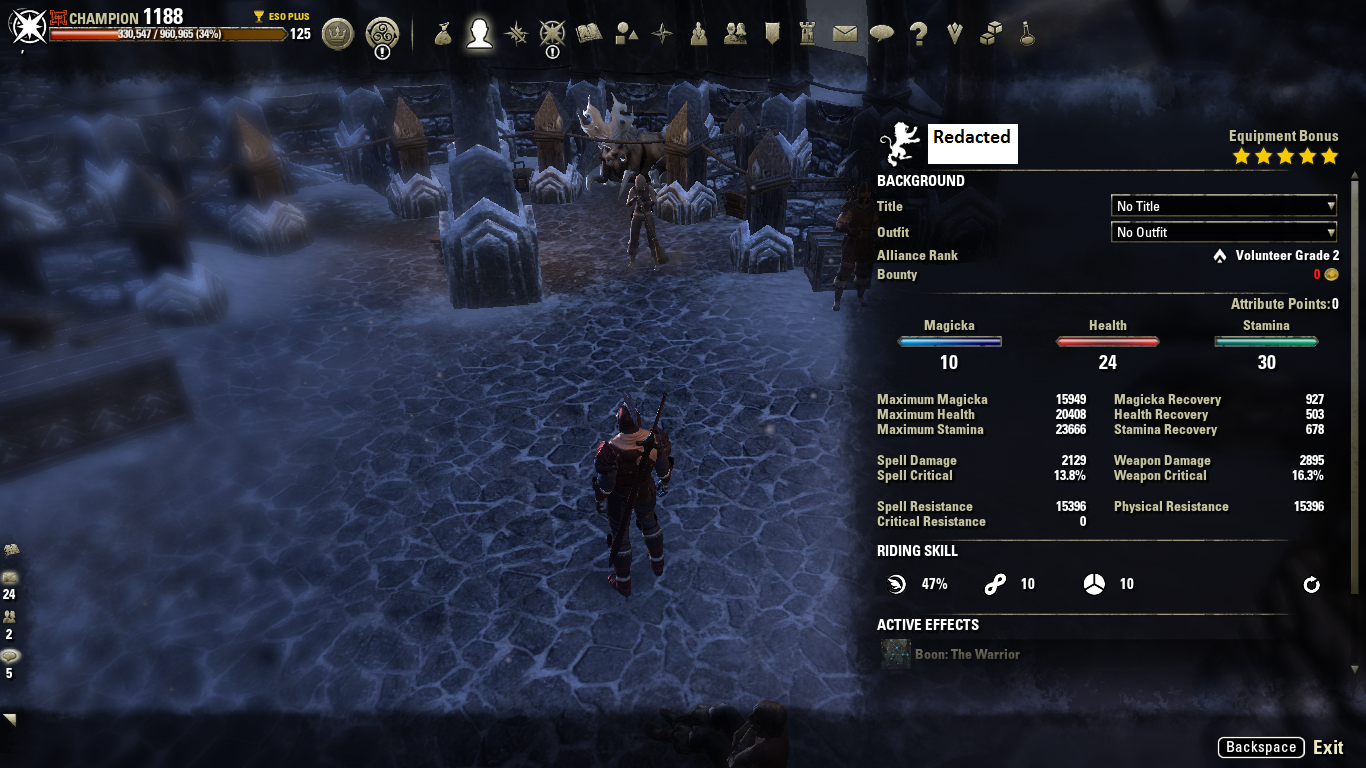Image resolution: width=1366 pixels, height=768 pixels.
Task: Open the Mail envelope icon
Action: coord(845,35)
